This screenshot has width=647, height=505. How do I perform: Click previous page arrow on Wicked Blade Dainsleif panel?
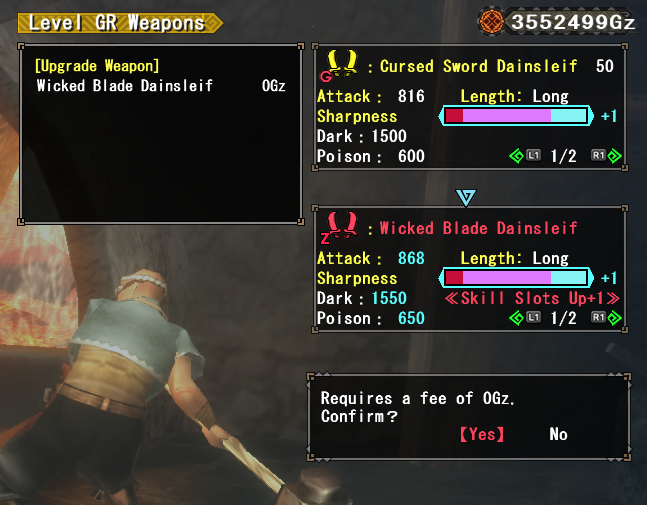pos(516,318)
